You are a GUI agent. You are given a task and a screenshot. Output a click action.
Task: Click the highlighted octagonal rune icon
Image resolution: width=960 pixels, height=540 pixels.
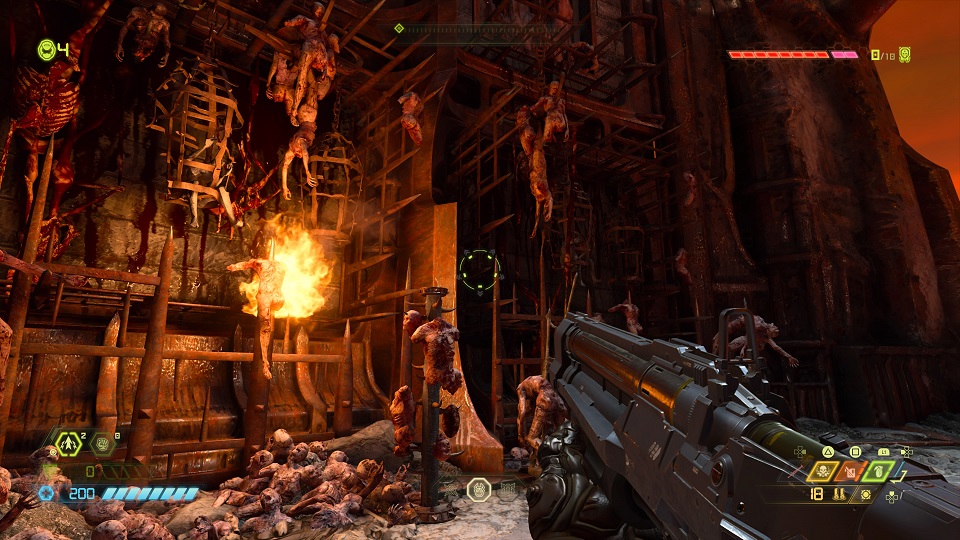tap(479, 489)
